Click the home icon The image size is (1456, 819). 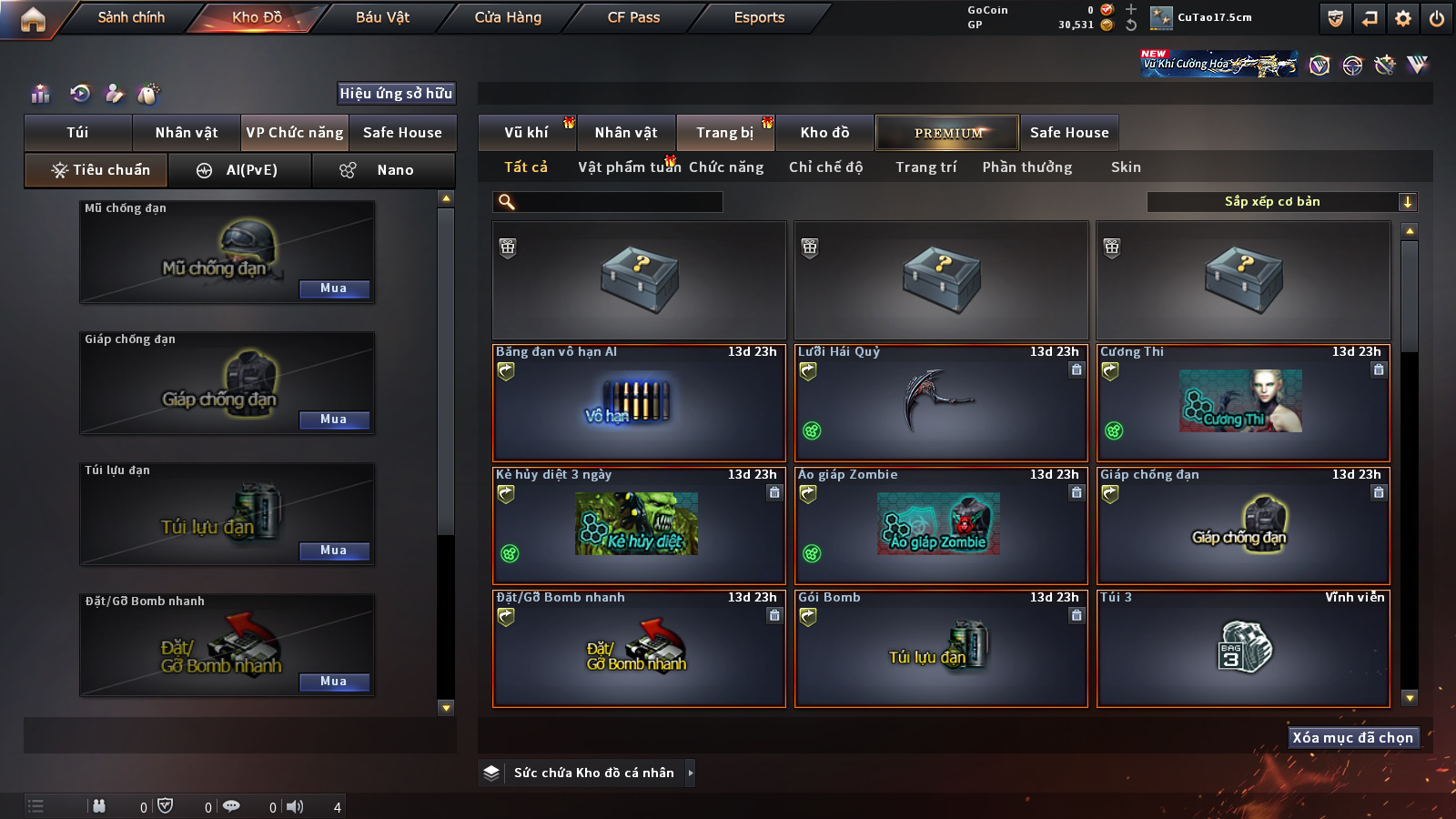click(x=33, y=19)
